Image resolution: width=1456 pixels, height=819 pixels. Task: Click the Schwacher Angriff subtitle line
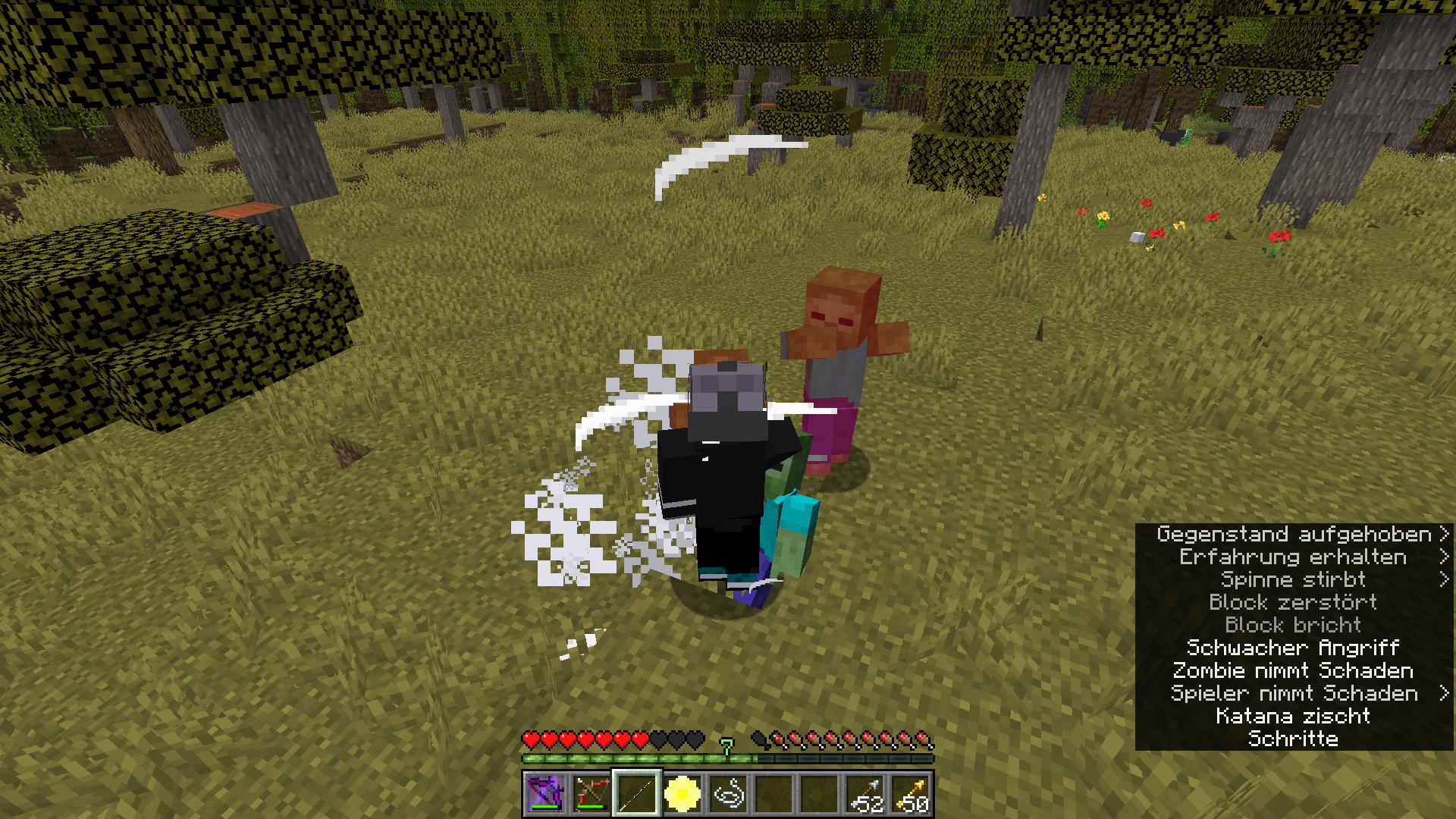pyautogui.click(x=1294, y=648)
